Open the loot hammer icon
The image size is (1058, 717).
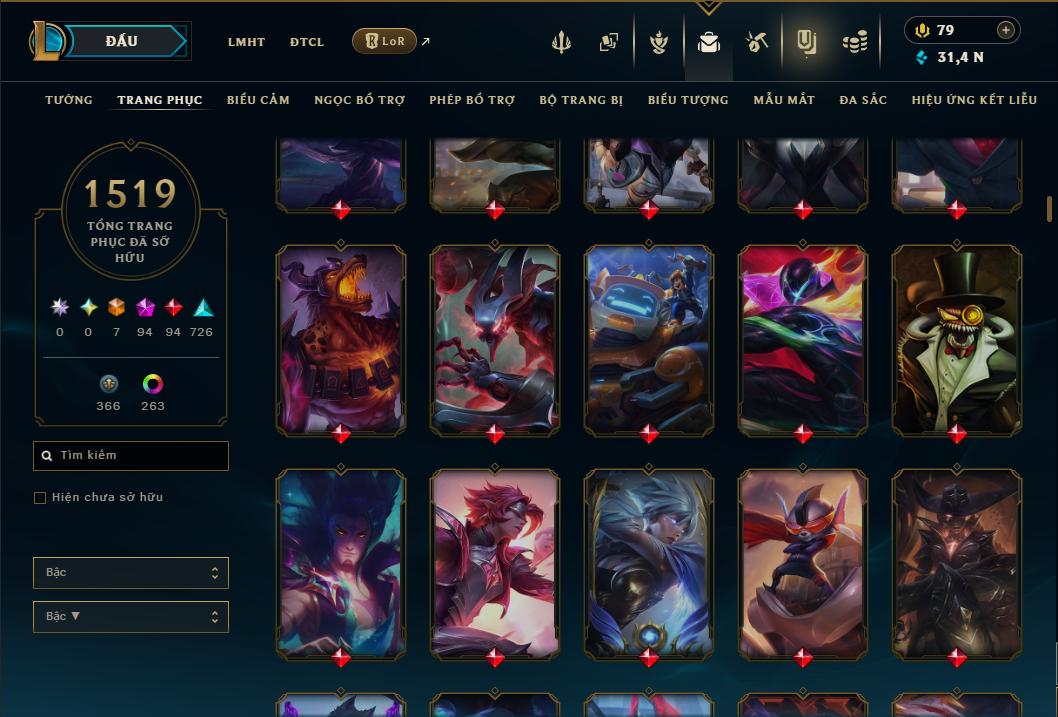pyautogui.click(x=757, y=42)
